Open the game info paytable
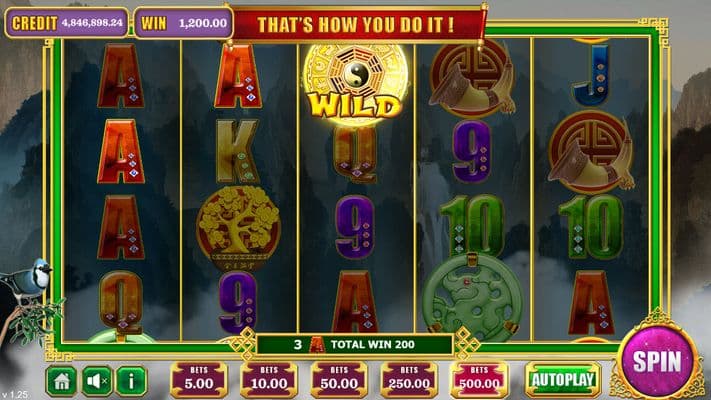Screen dimensions: 711x400 point(132,380)
